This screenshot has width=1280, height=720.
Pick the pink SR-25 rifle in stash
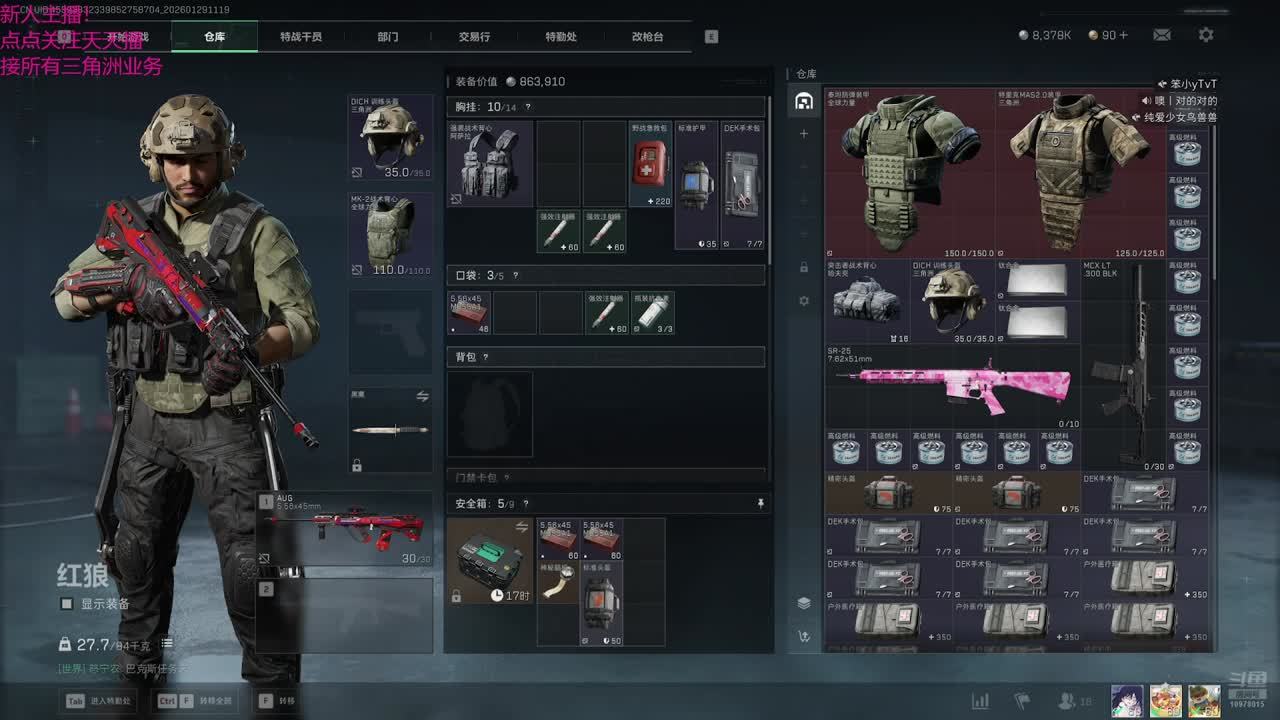coord(952,387)
